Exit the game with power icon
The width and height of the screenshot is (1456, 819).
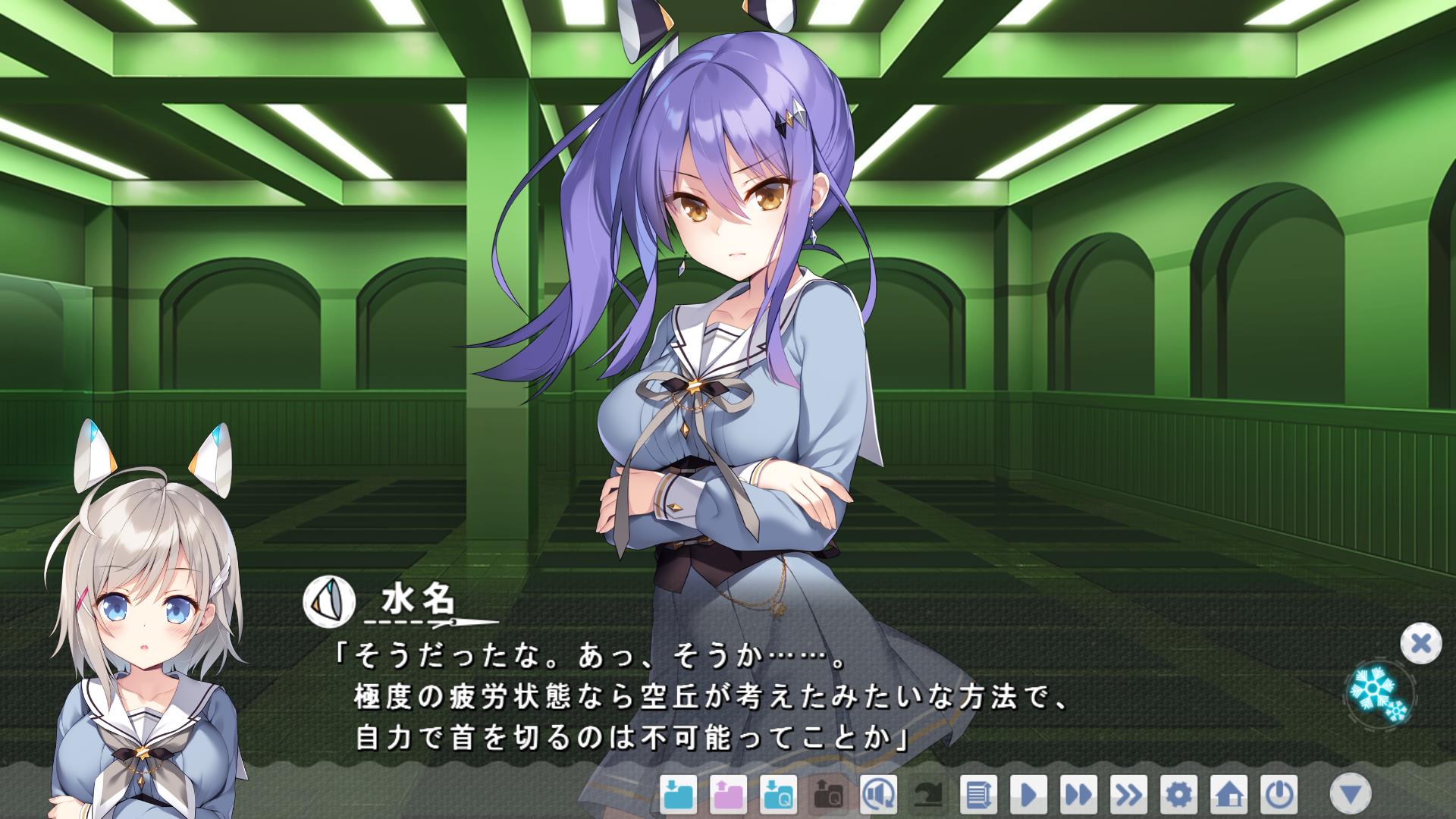coord(1279,795)
